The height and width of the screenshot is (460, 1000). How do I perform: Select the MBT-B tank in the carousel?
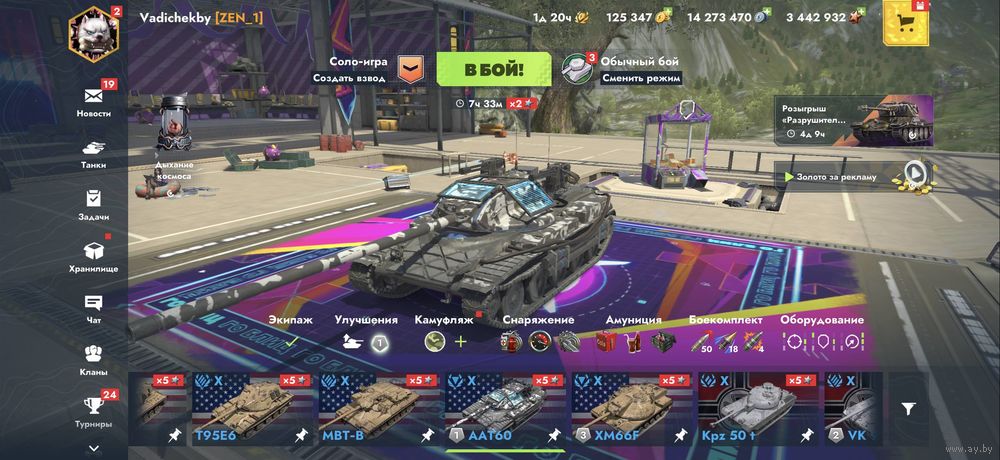point(376,408)
